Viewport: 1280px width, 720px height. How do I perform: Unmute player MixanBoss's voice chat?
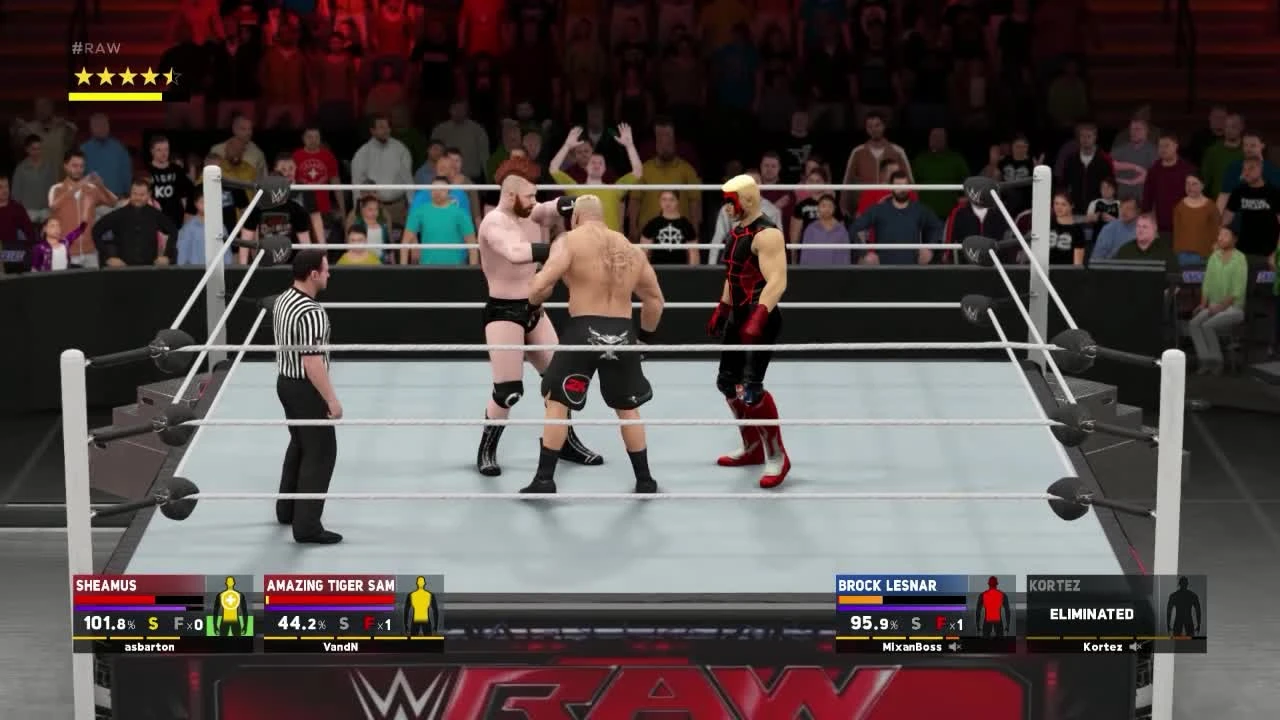pyautogui.click(x=954, y=647)
